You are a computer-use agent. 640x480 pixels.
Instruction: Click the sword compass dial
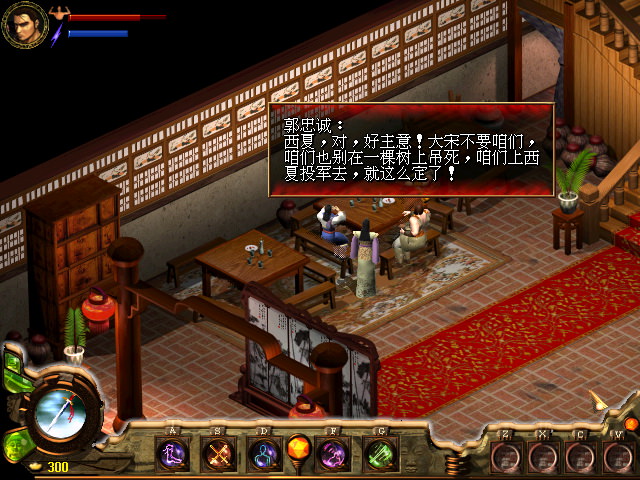click(x=59, y=413)
